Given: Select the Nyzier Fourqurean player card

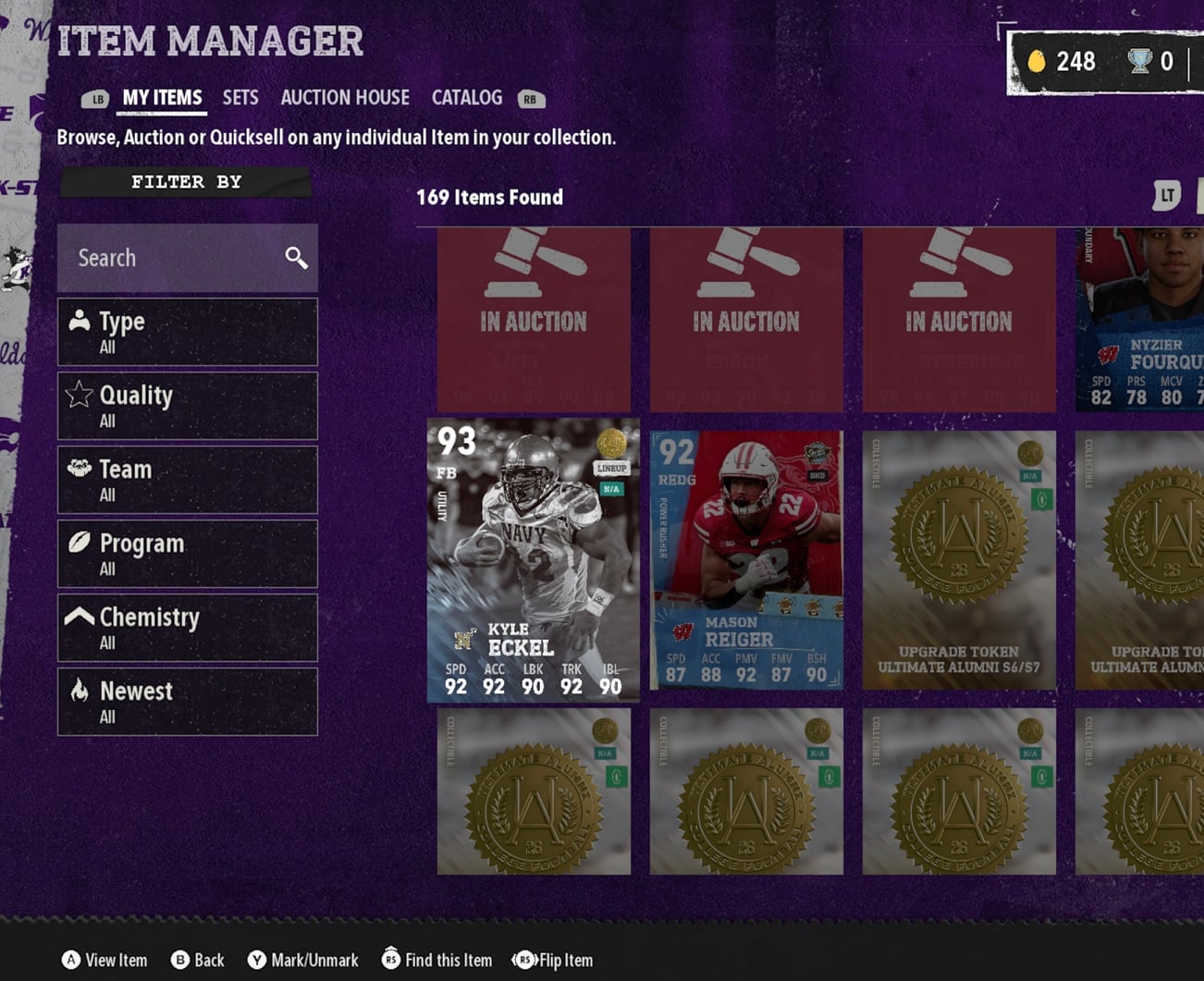Looking at the screenshot, I should (x=1140, y=320).
